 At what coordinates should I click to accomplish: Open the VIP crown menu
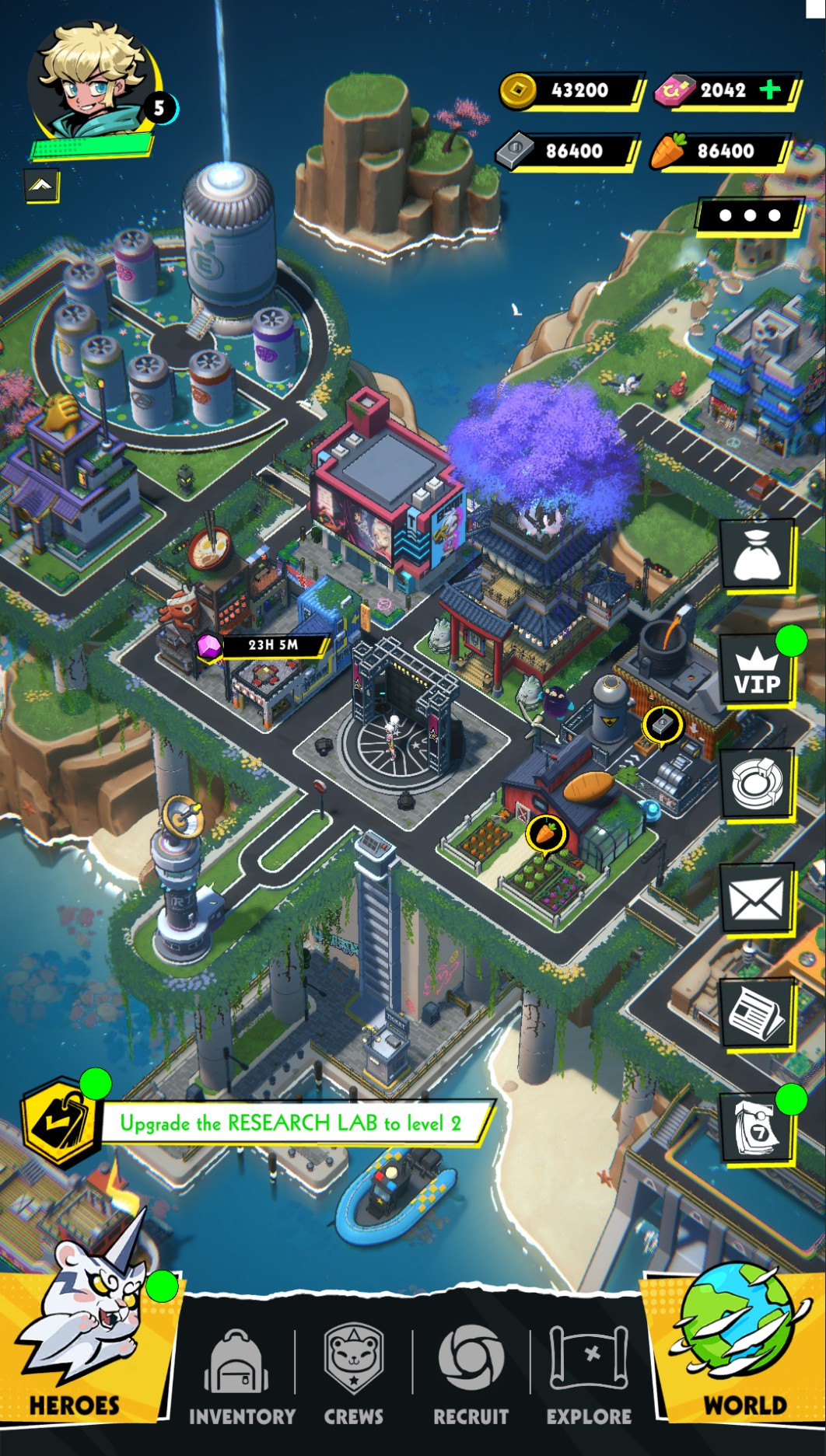[x=756, y=671]
